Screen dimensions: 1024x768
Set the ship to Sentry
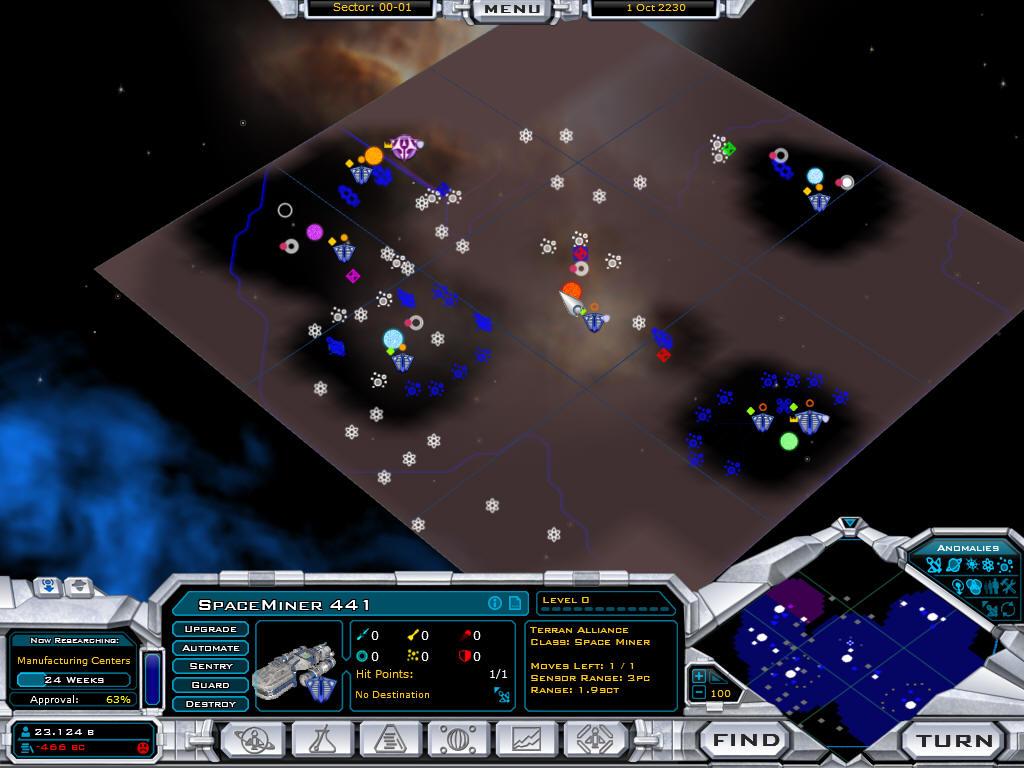pyautogui.click(x=210, y=666)
